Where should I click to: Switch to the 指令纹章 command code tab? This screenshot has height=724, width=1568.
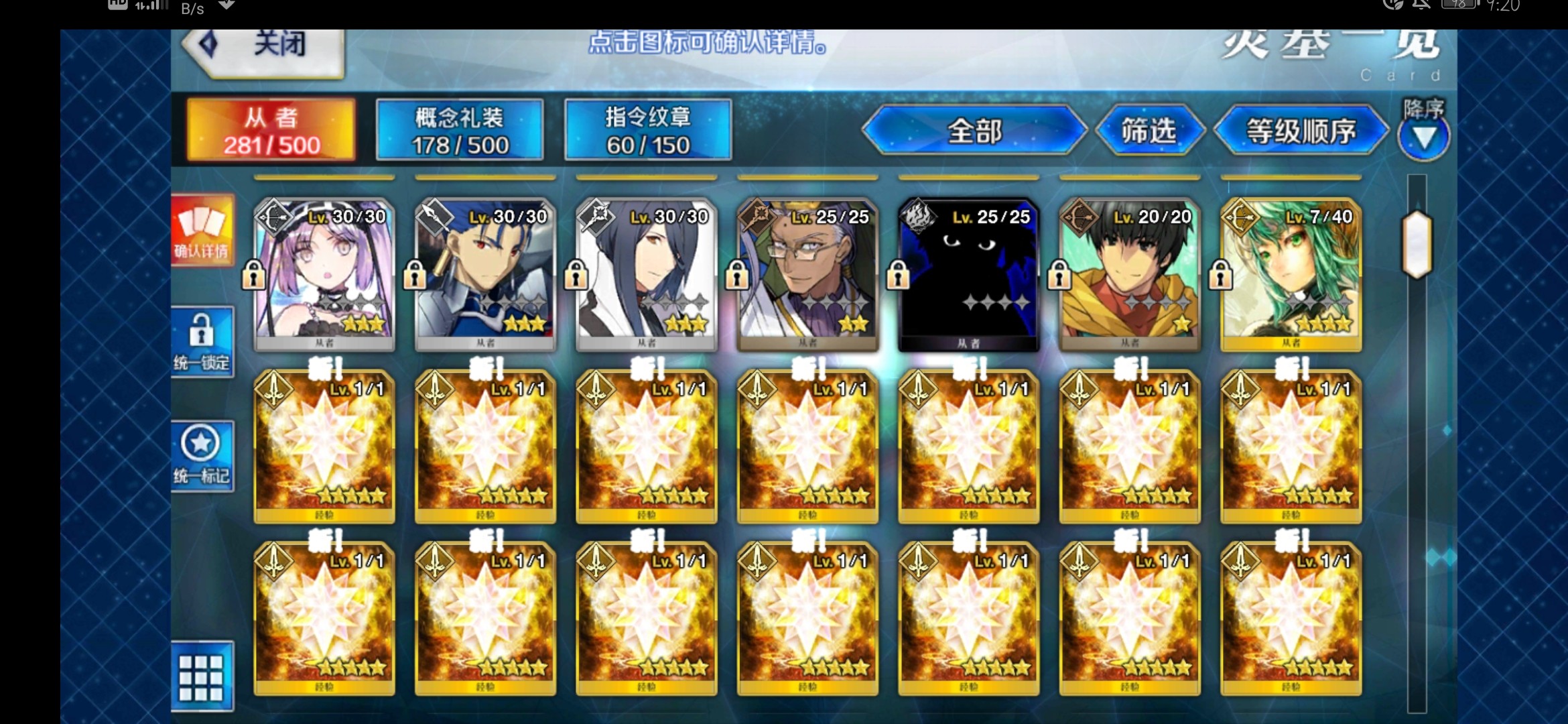coord(648,131)
